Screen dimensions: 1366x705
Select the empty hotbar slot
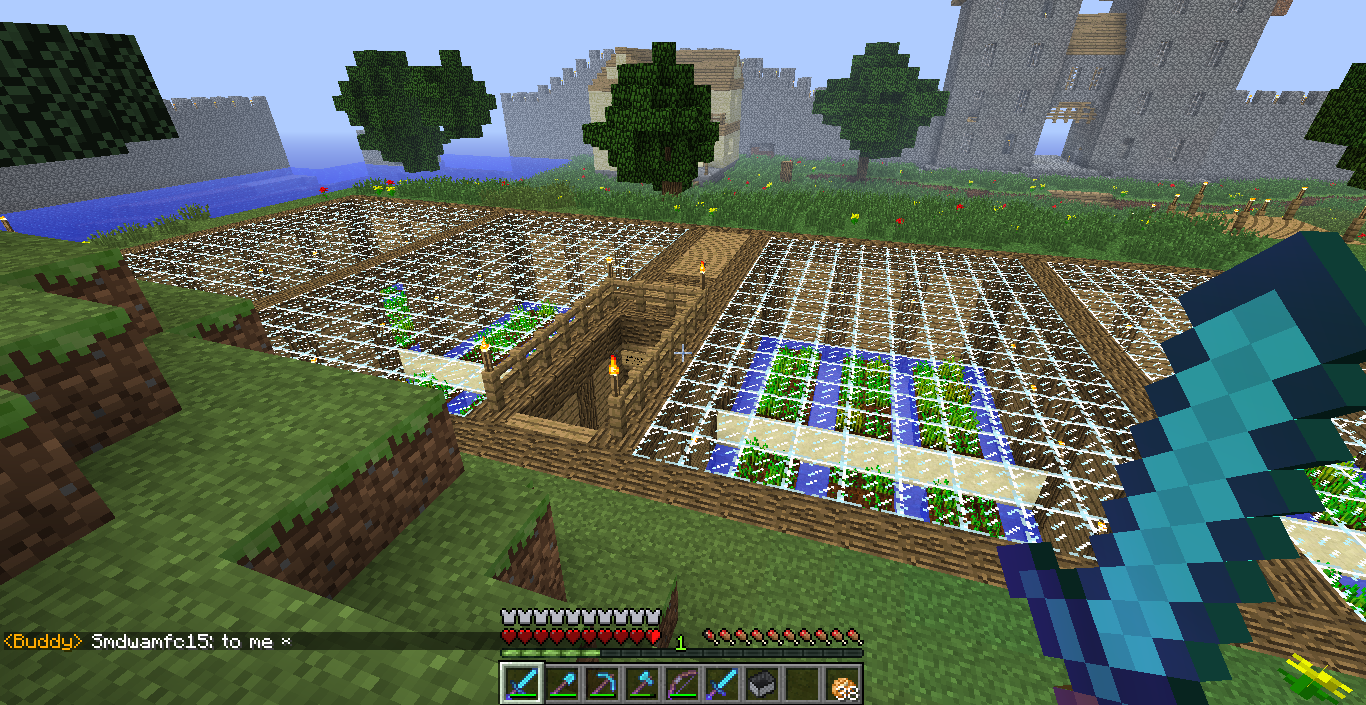coord(802,684)
